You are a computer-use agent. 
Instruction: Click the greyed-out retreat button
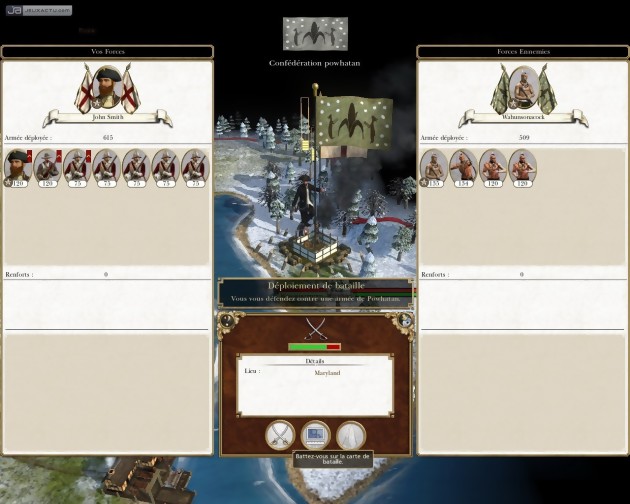350,435
